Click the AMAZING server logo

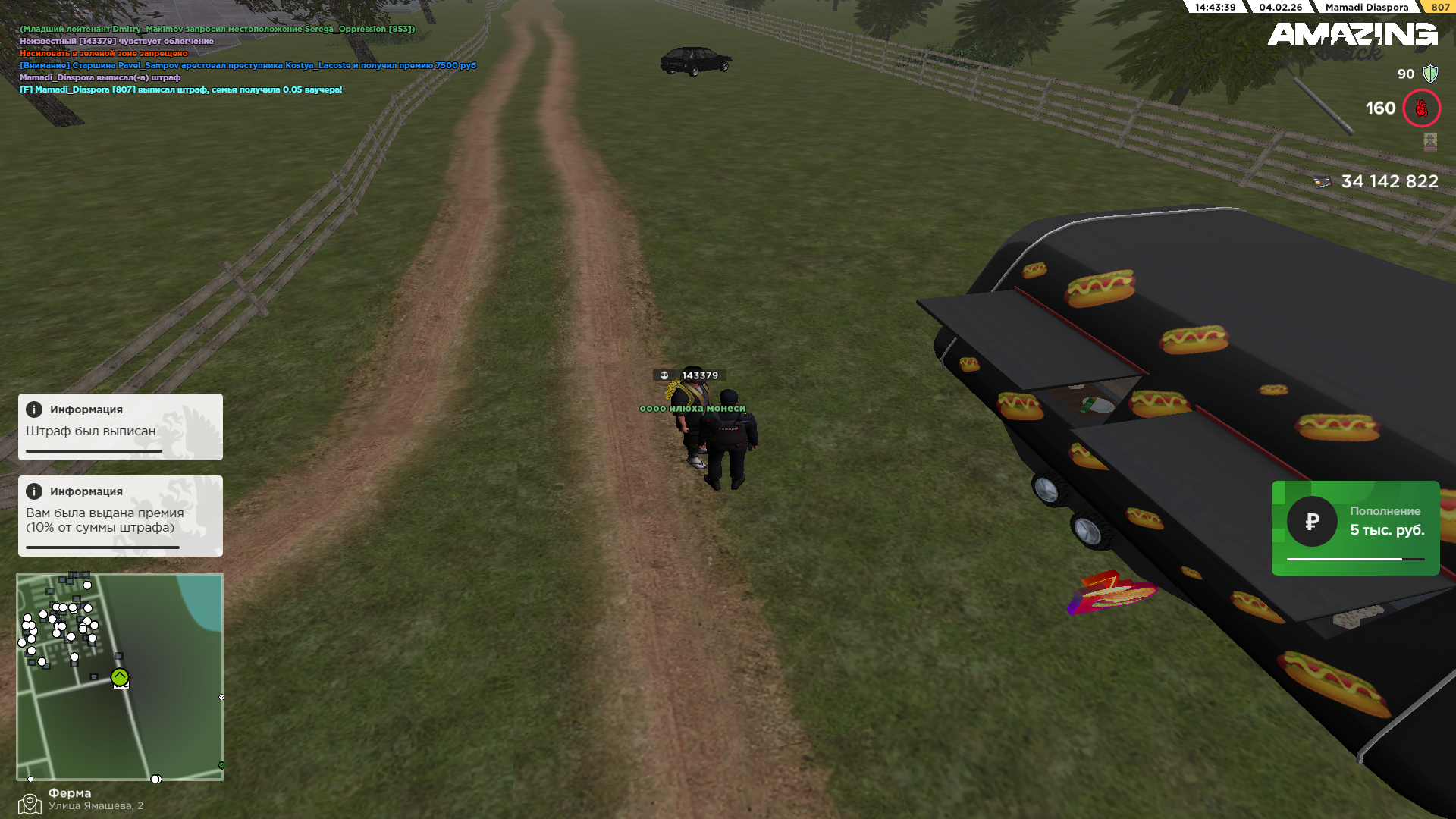point(1352,34)
